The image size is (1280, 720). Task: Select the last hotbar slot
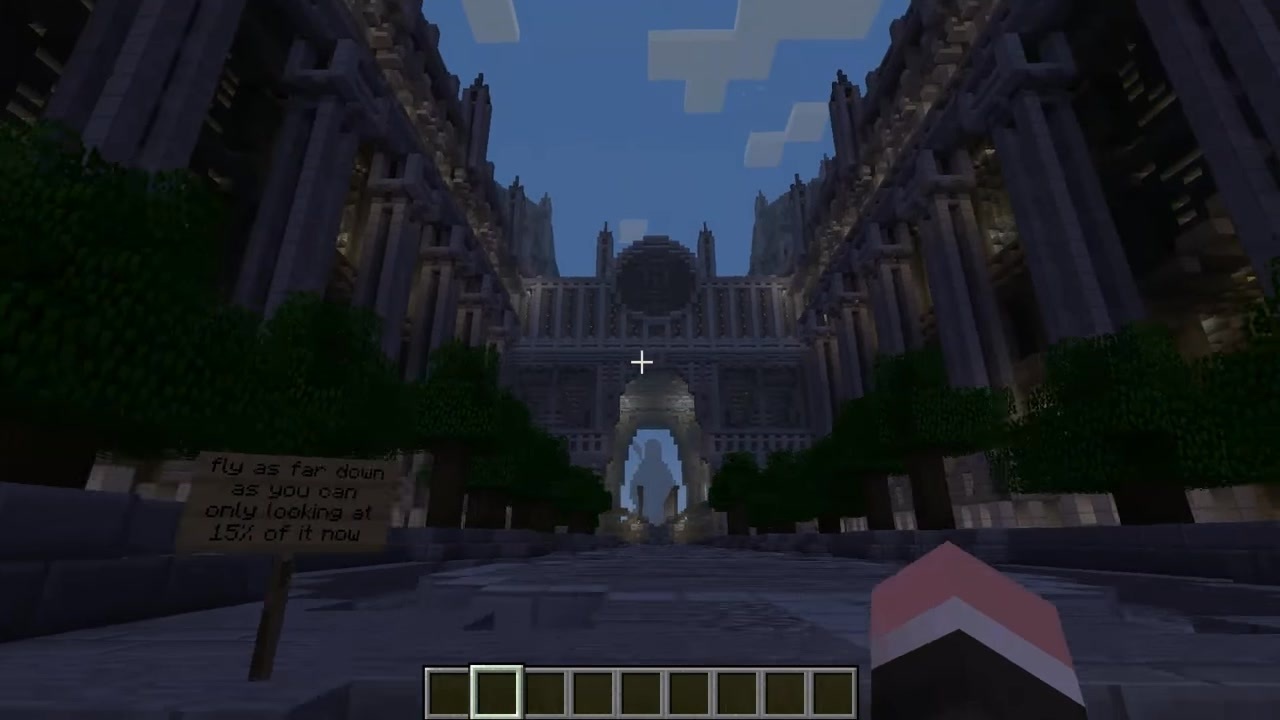point(832,688)
